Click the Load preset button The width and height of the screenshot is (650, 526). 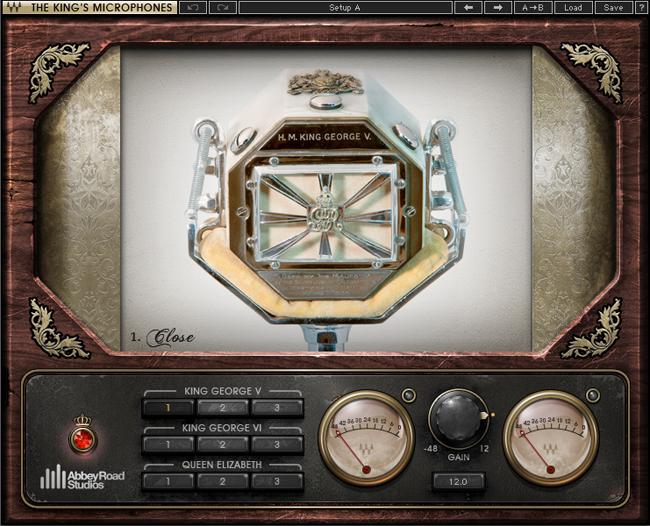coord(573,8)
